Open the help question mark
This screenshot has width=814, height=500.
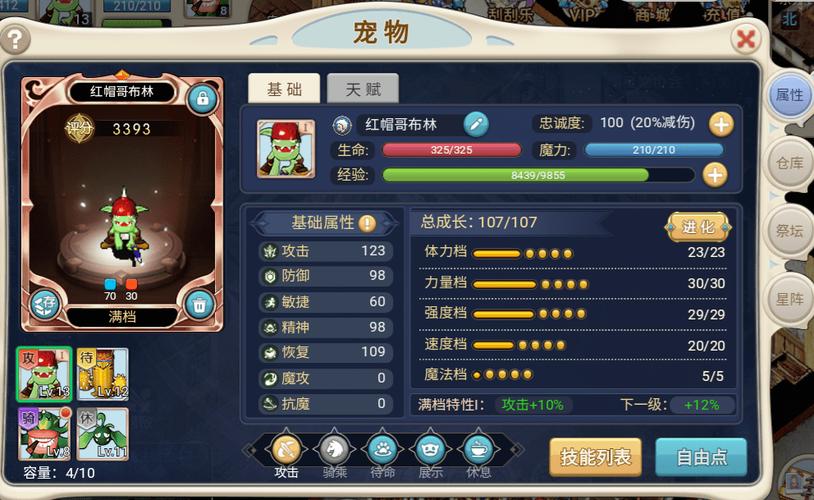point(16,40)
